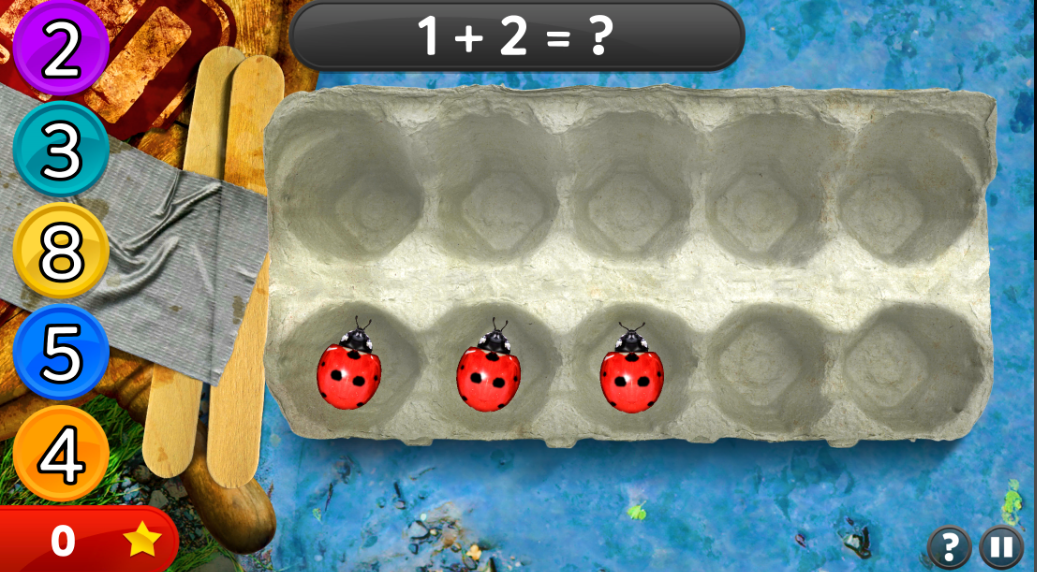Choose the orange number 4 answer
The image size is (1037, 572).
(x=60, y=454)
